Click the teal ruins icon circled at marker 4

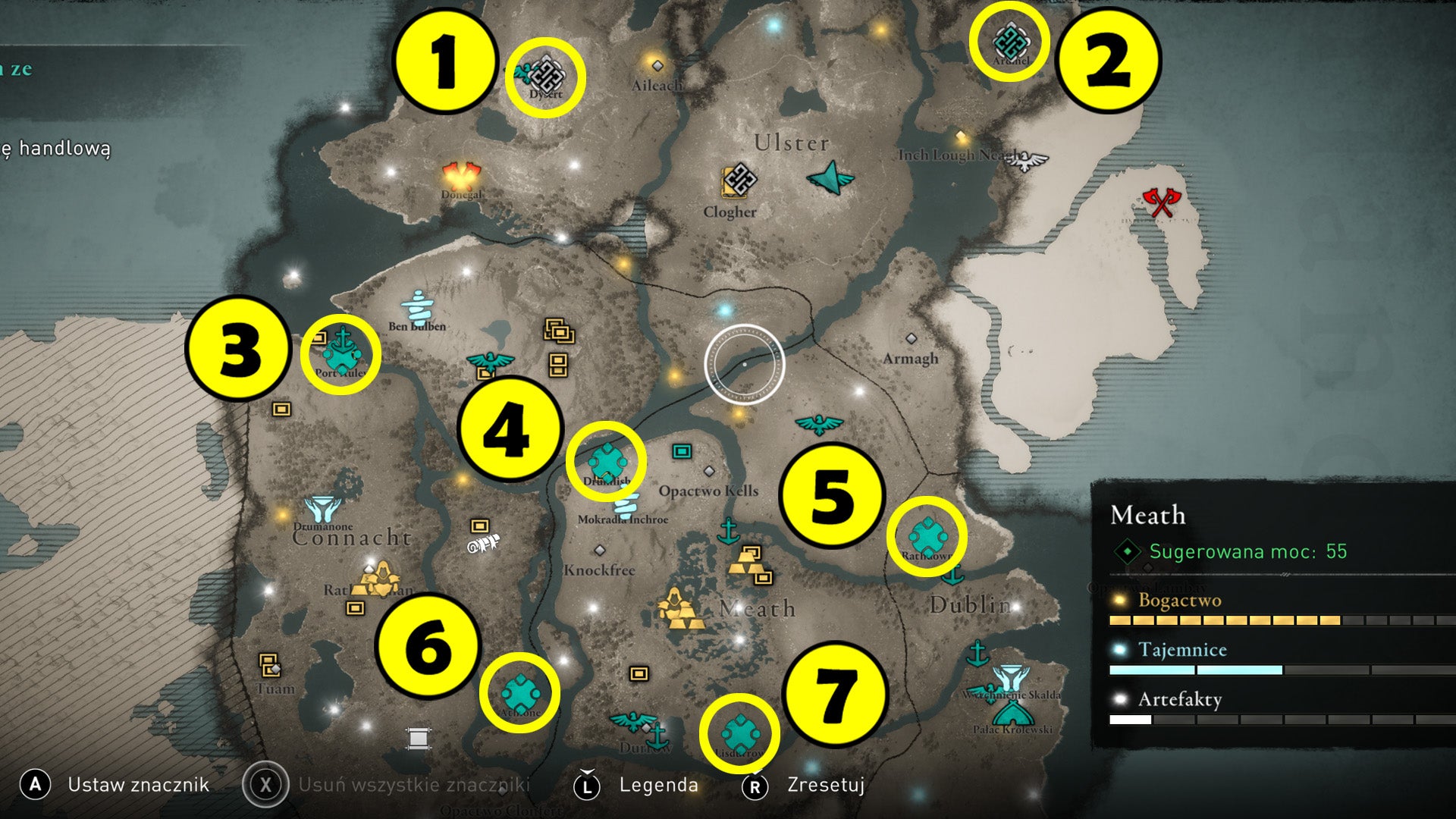click(x=607, y=458)
